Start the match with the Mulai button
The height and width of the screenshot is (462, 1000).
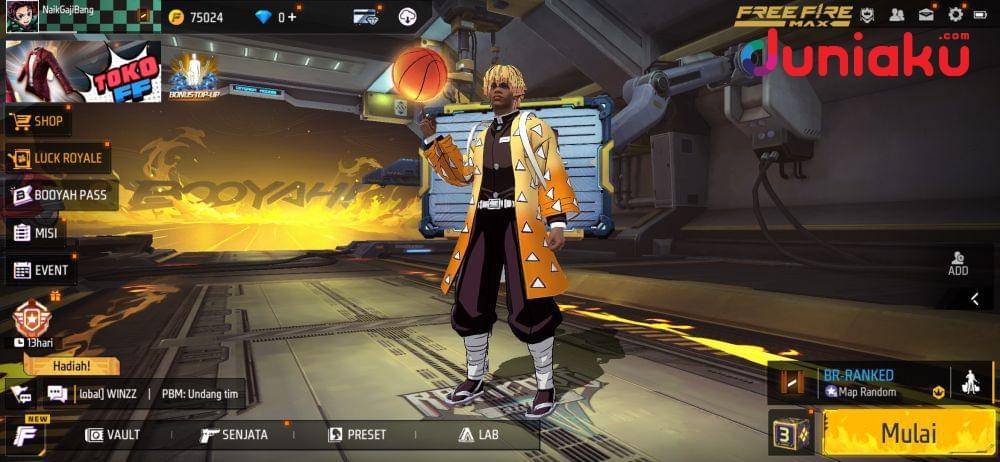(x=907, y=434)
